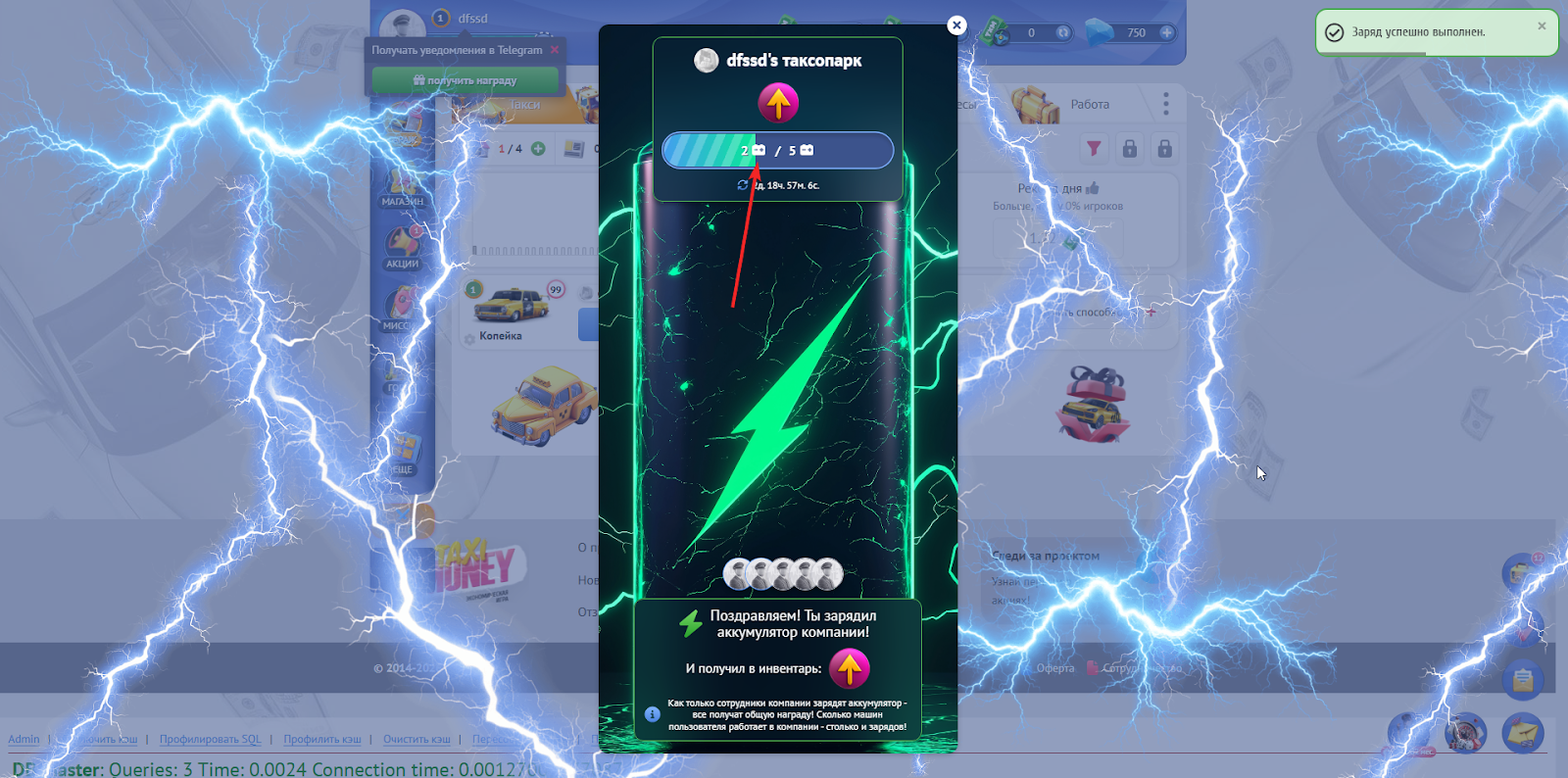Click the 'Профилировать SQL' debug link
This screenshot has width=1568, height=778.
pos(210,740)
